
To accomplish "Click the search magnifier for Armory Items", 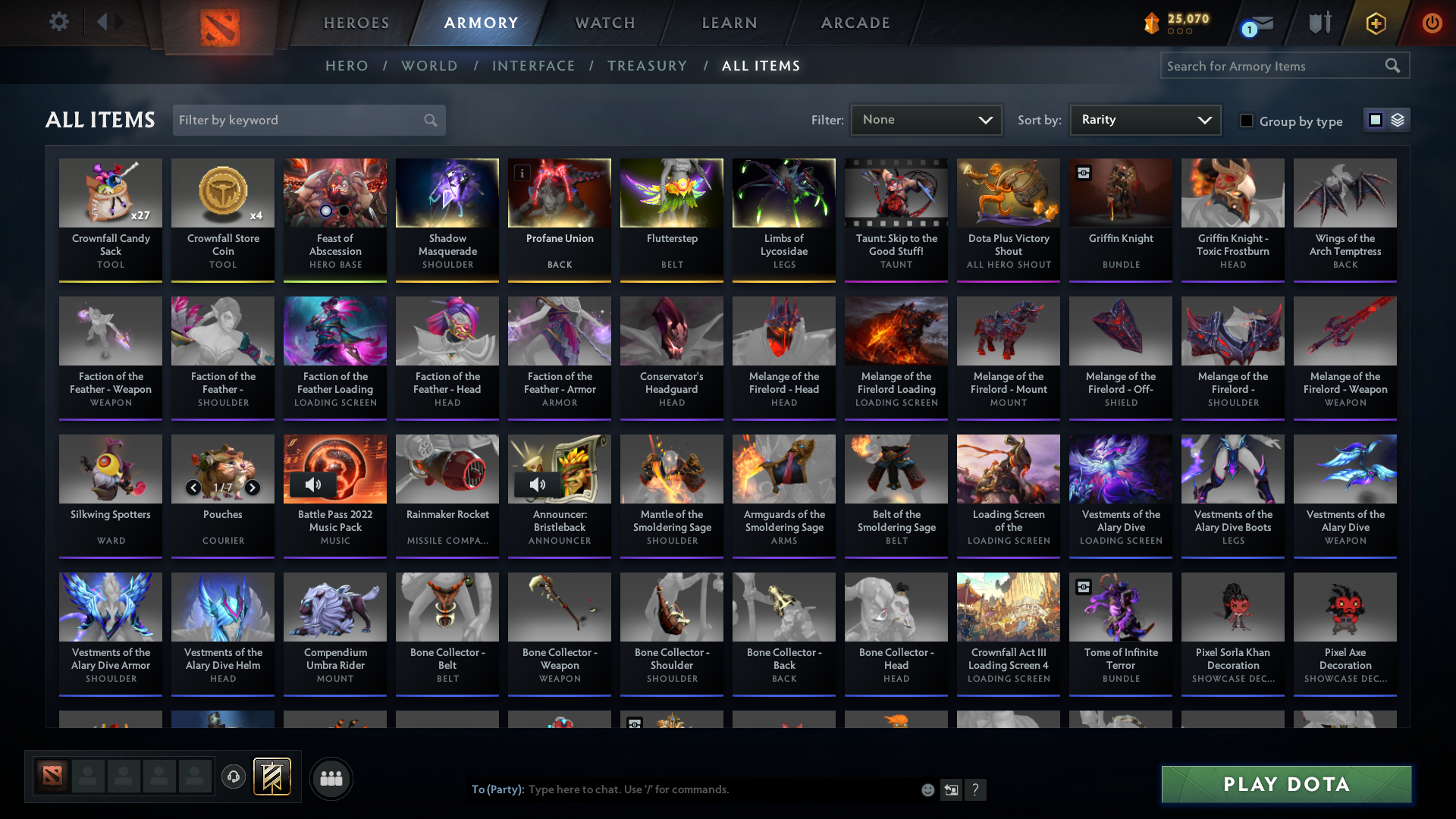I will coord(1393,65).
